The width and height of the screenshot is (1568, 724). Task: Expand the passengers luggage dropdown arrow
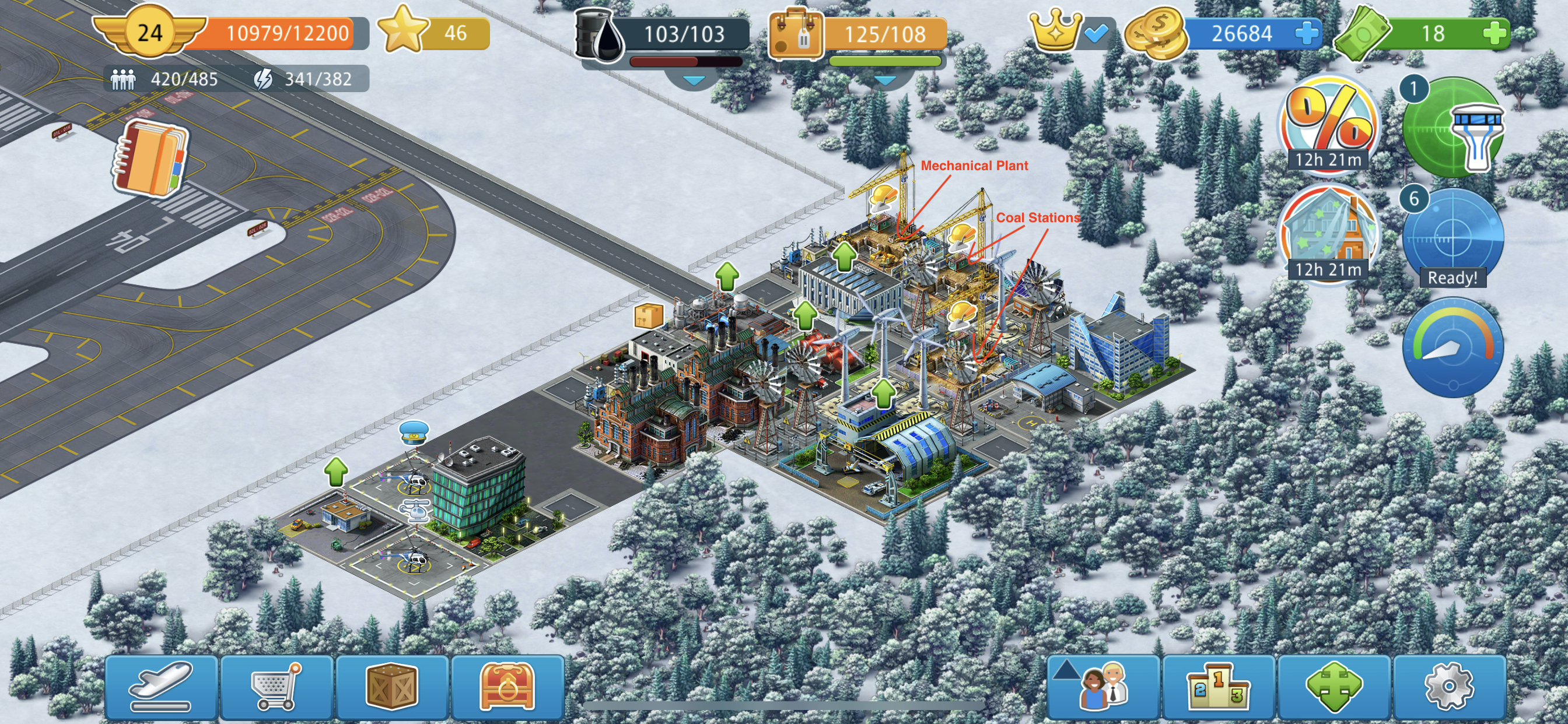tap(884, 80)
